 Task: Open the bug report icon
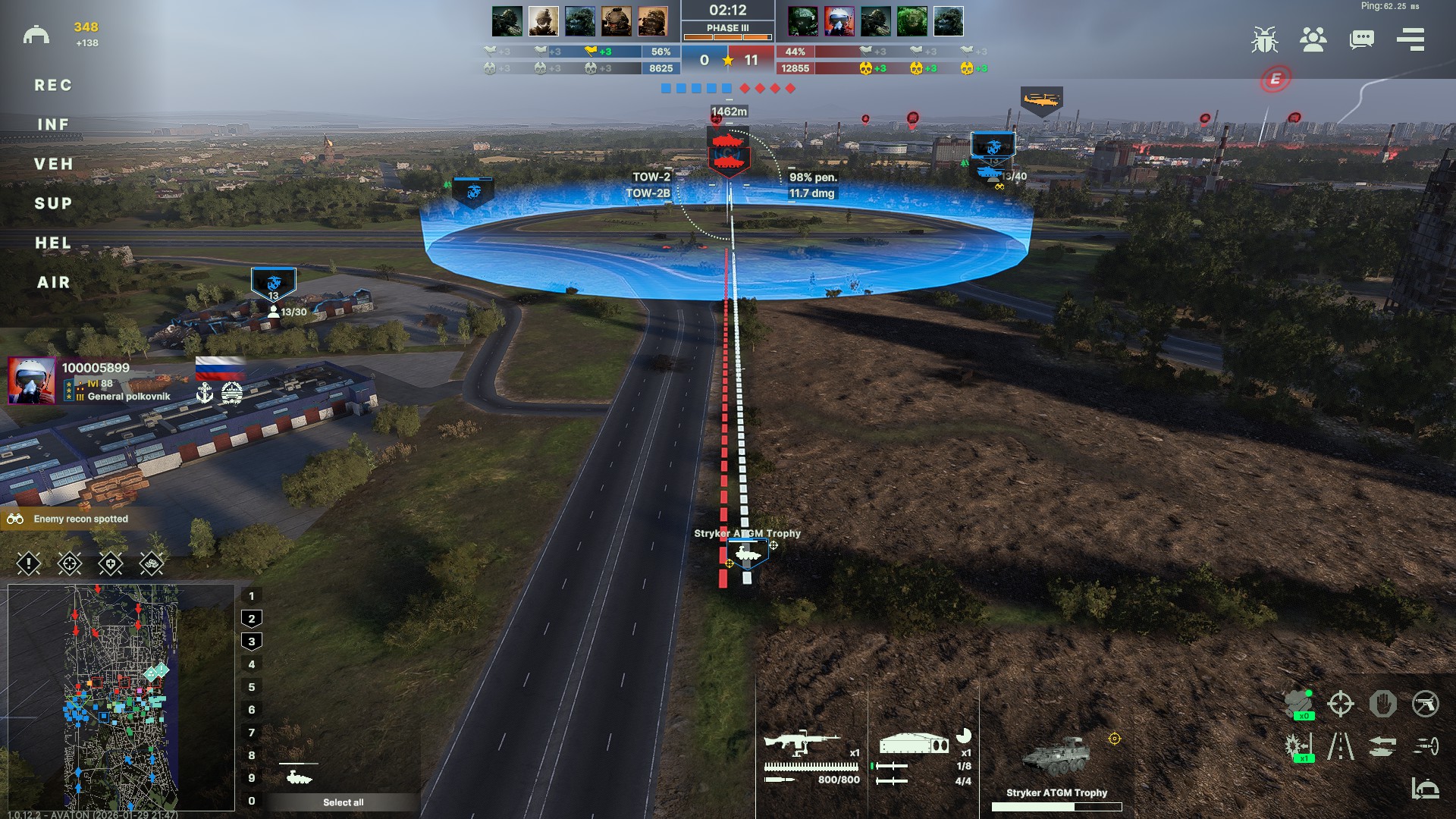pos(1264,39)
